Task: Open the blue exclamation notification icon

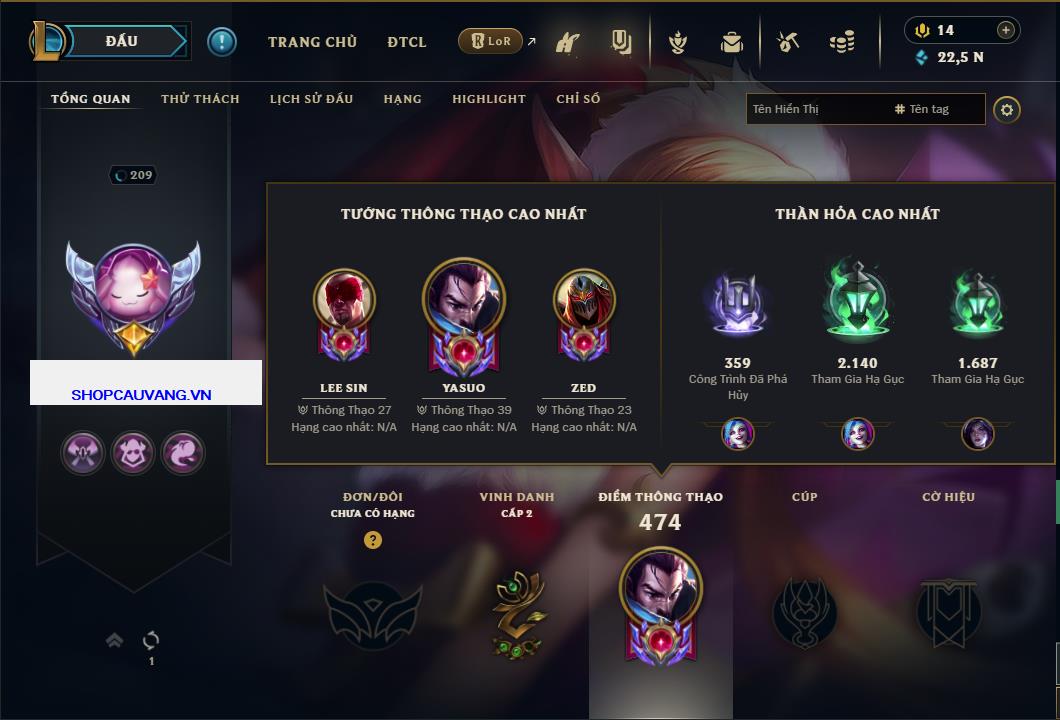Action: tap(222, 41)
